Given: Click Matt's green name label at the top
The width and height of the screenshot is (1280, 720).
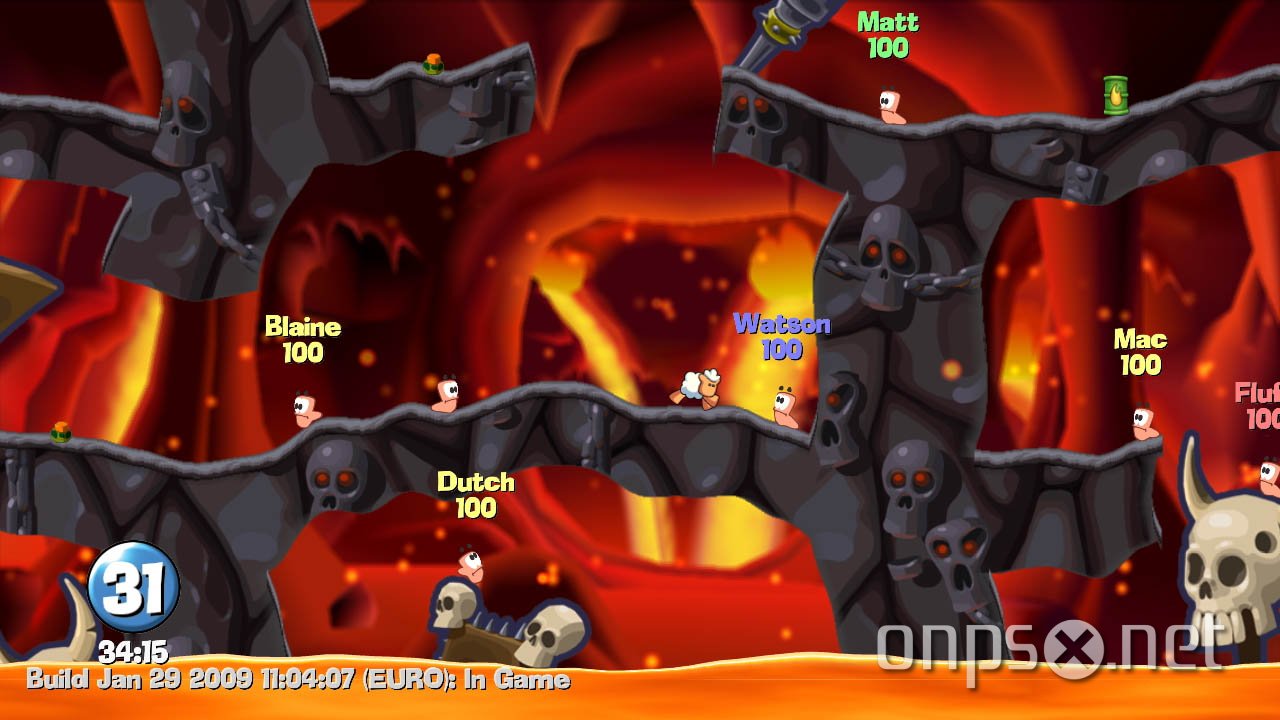Looking at the screenshot, I should coord(891,22).
